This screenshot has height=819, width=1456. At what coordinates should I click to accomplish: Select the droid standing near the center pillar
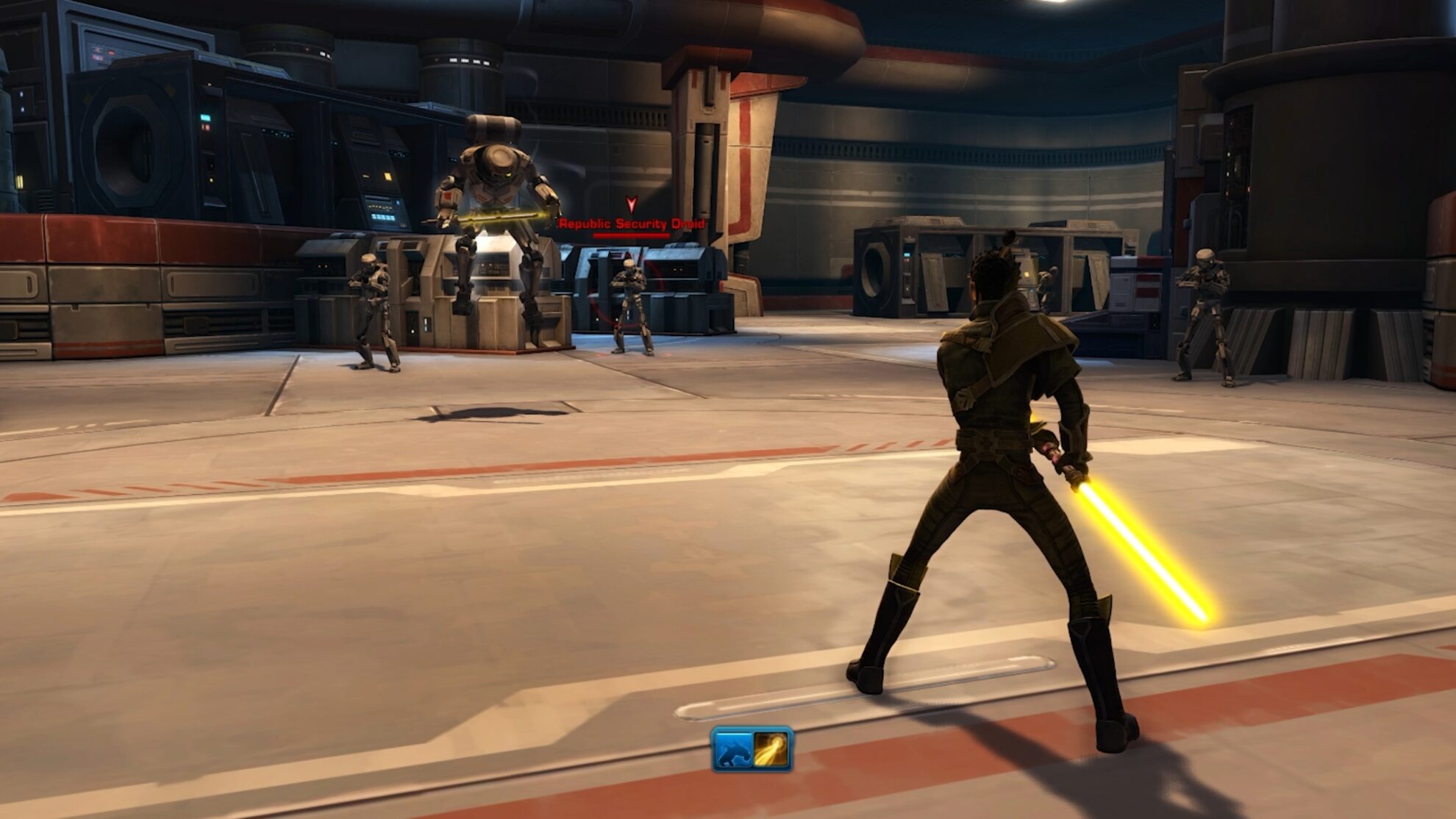tap(631, 309)
